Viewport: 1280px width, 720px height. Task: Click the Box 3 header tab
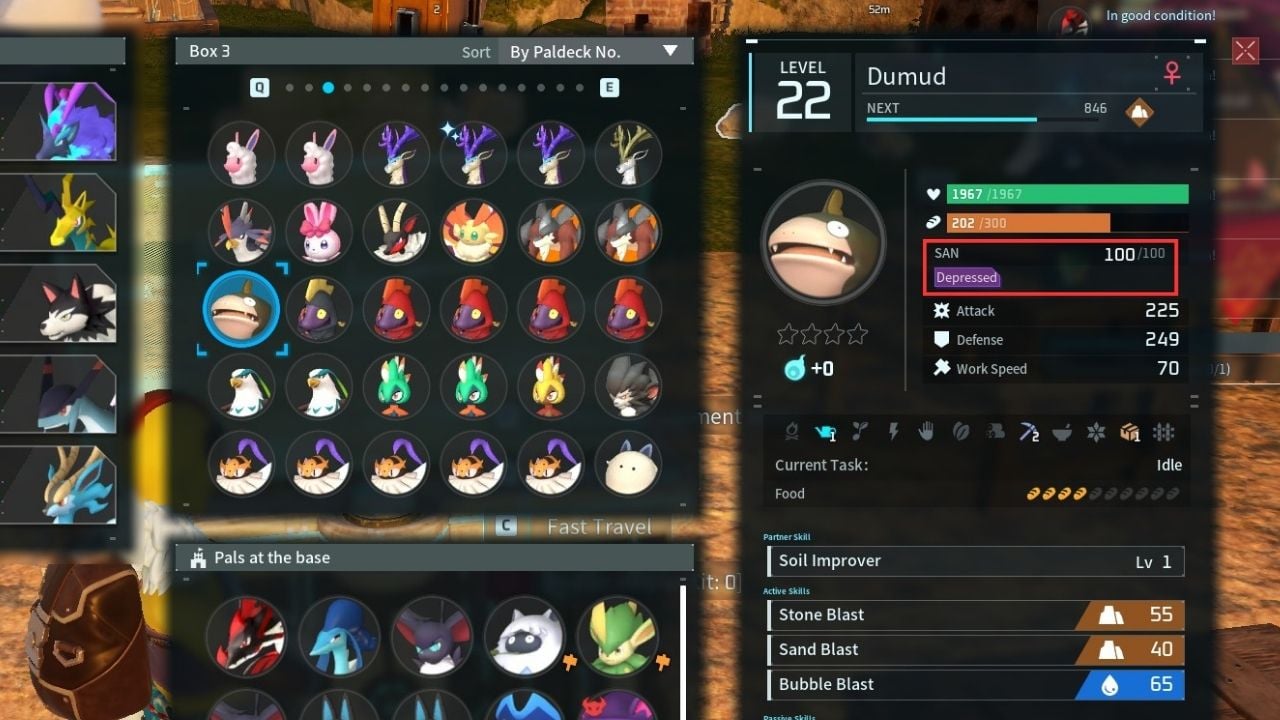pyautogui.click(x=209, y=50)
